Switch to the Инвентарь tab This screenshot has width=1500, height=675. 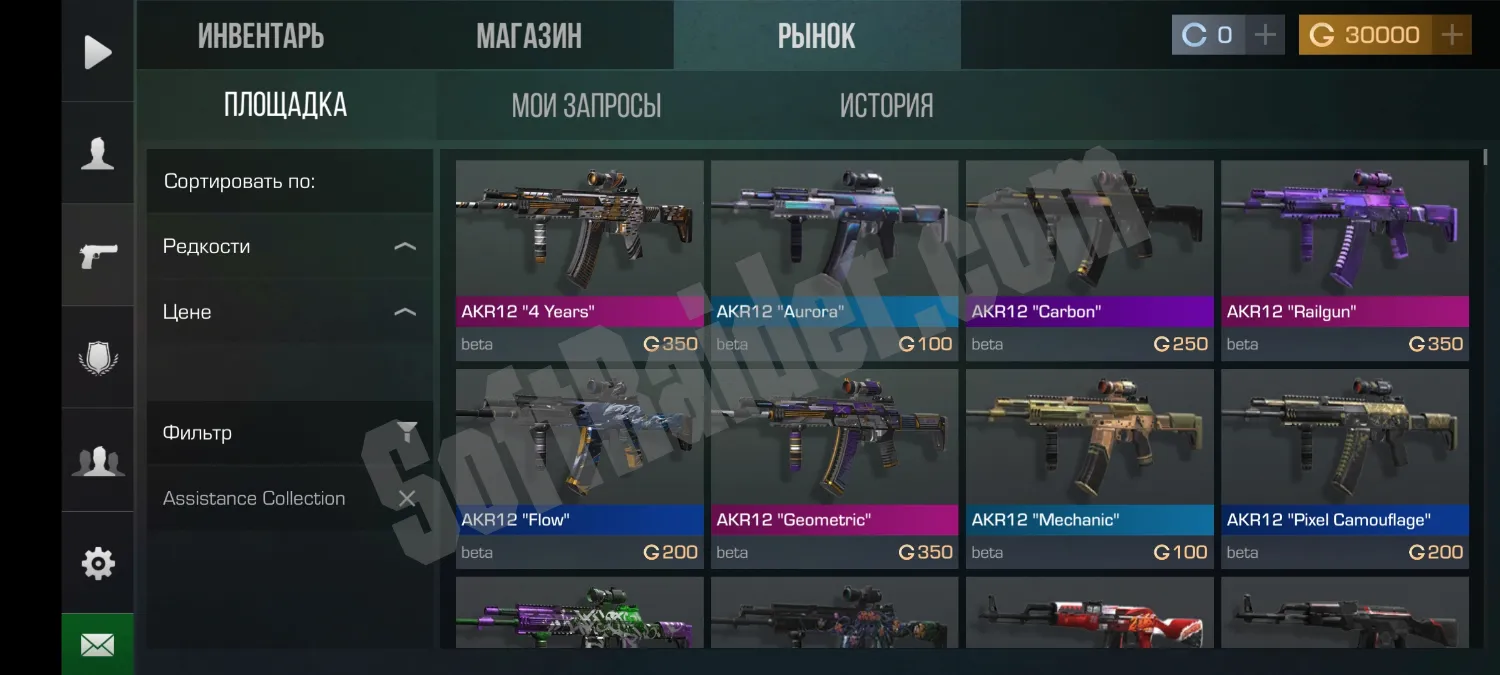(x=261, y=36)
